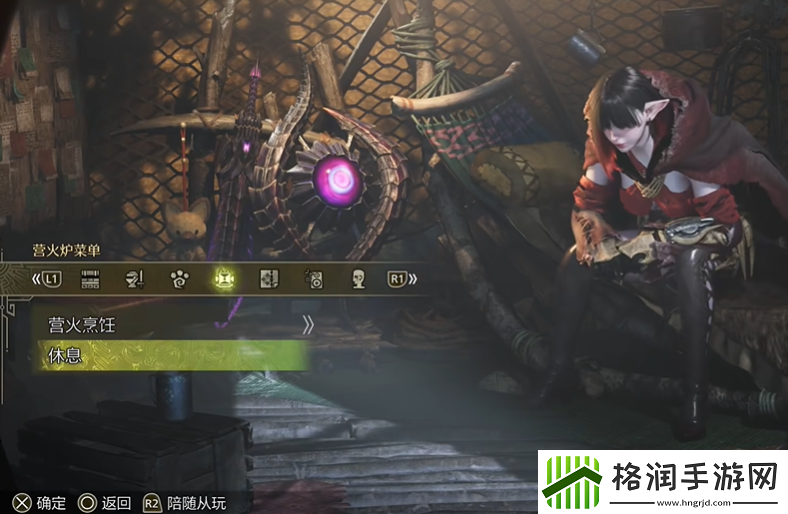Switch to the paw print tab
This screenshot has width=788, height=514.
click(178, 279)
